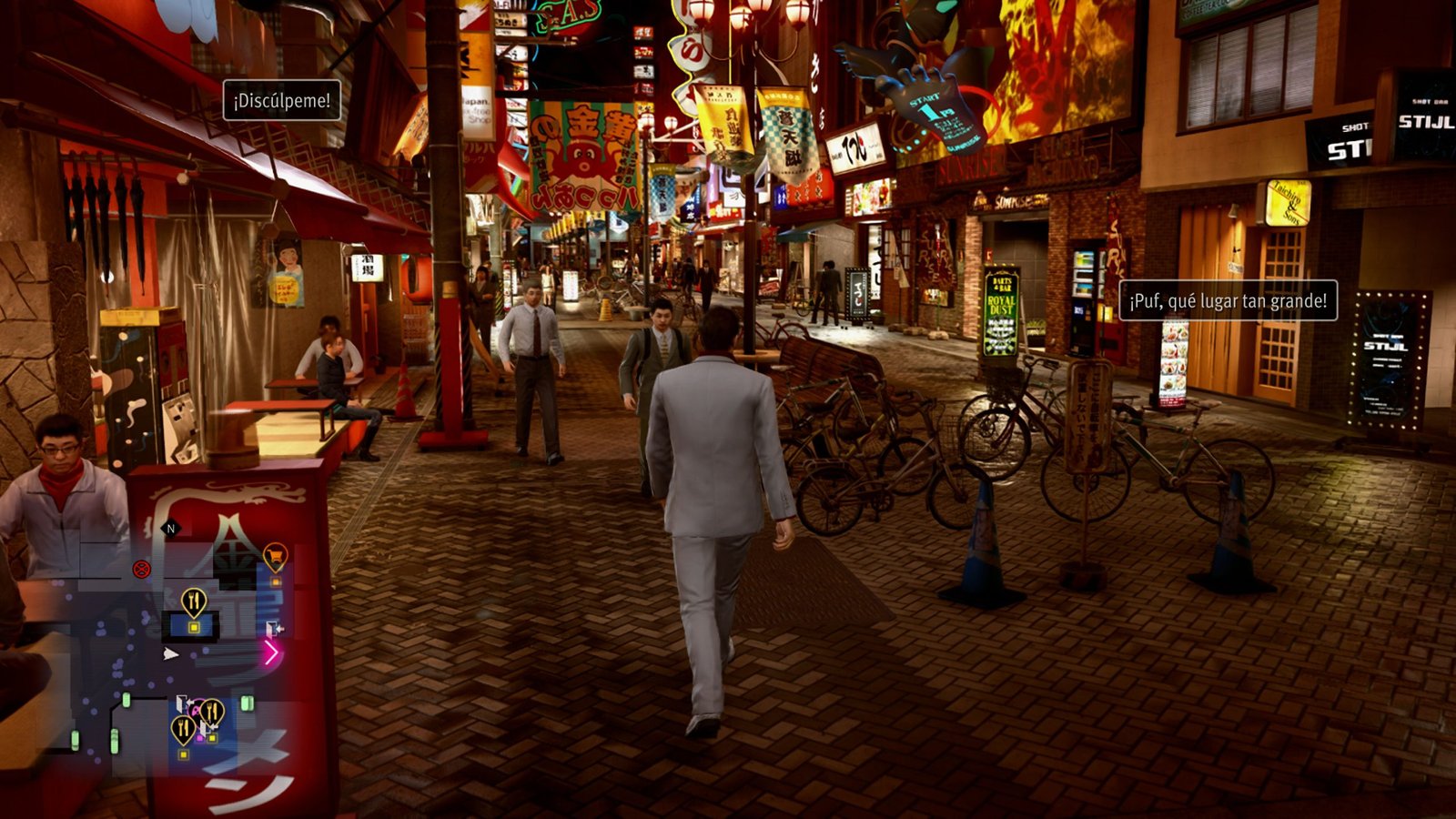Click the purple square marker on the minimap
This screenshot has width=1456, height=819.
(199, 738)
